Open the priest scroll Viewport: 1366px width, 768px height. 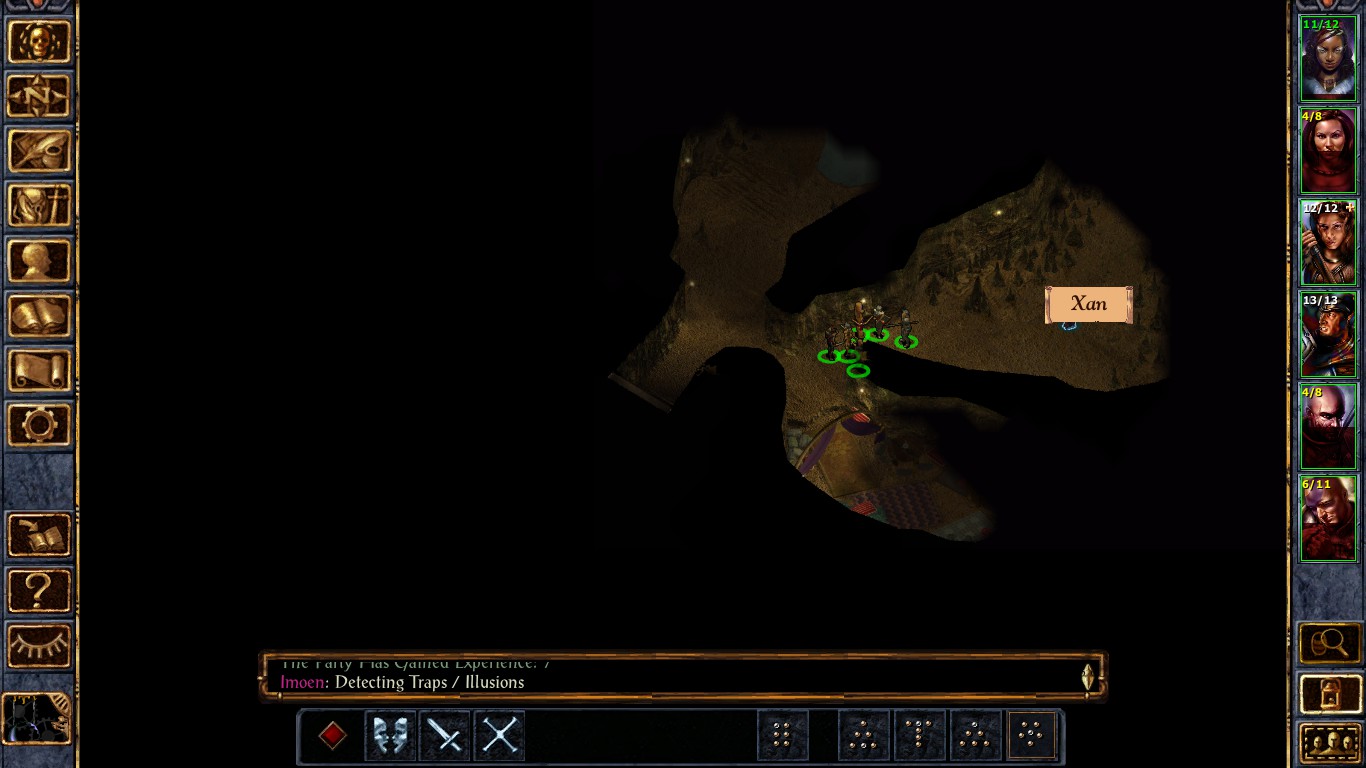[39, 371]
